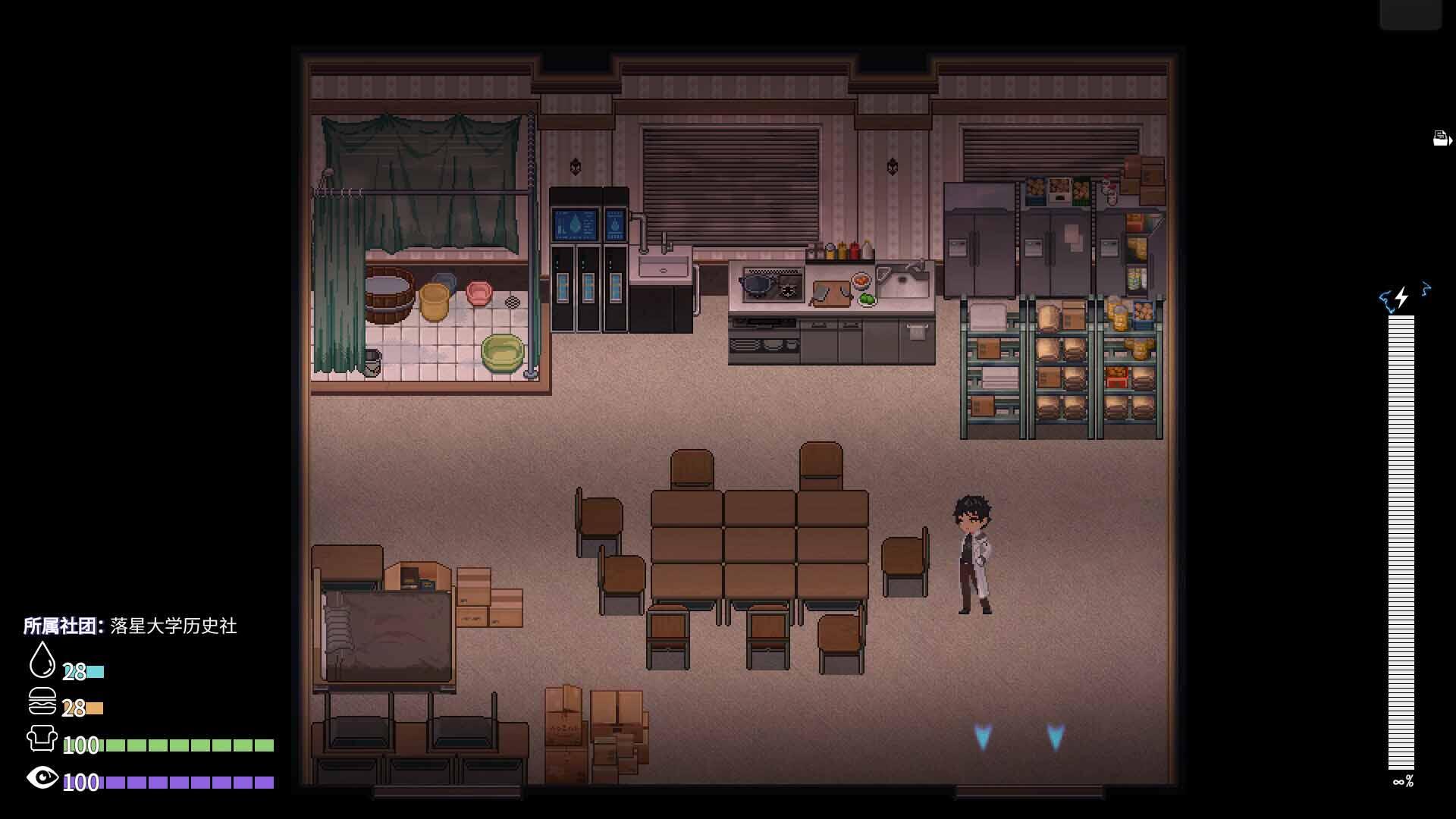Click the journal icon in the top-right corner
1456x819 pixels.
(1440, 136)
